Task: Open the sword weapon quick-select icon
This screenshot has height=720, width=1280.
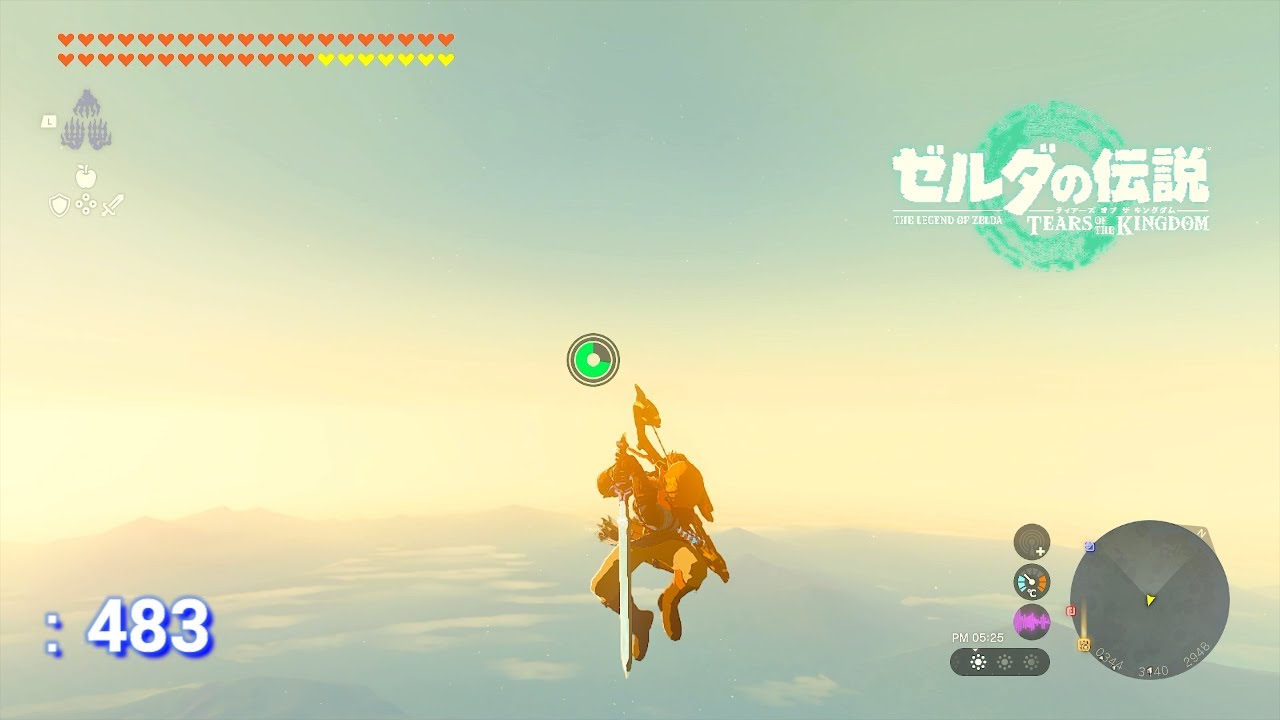Action: click(112, 206)
